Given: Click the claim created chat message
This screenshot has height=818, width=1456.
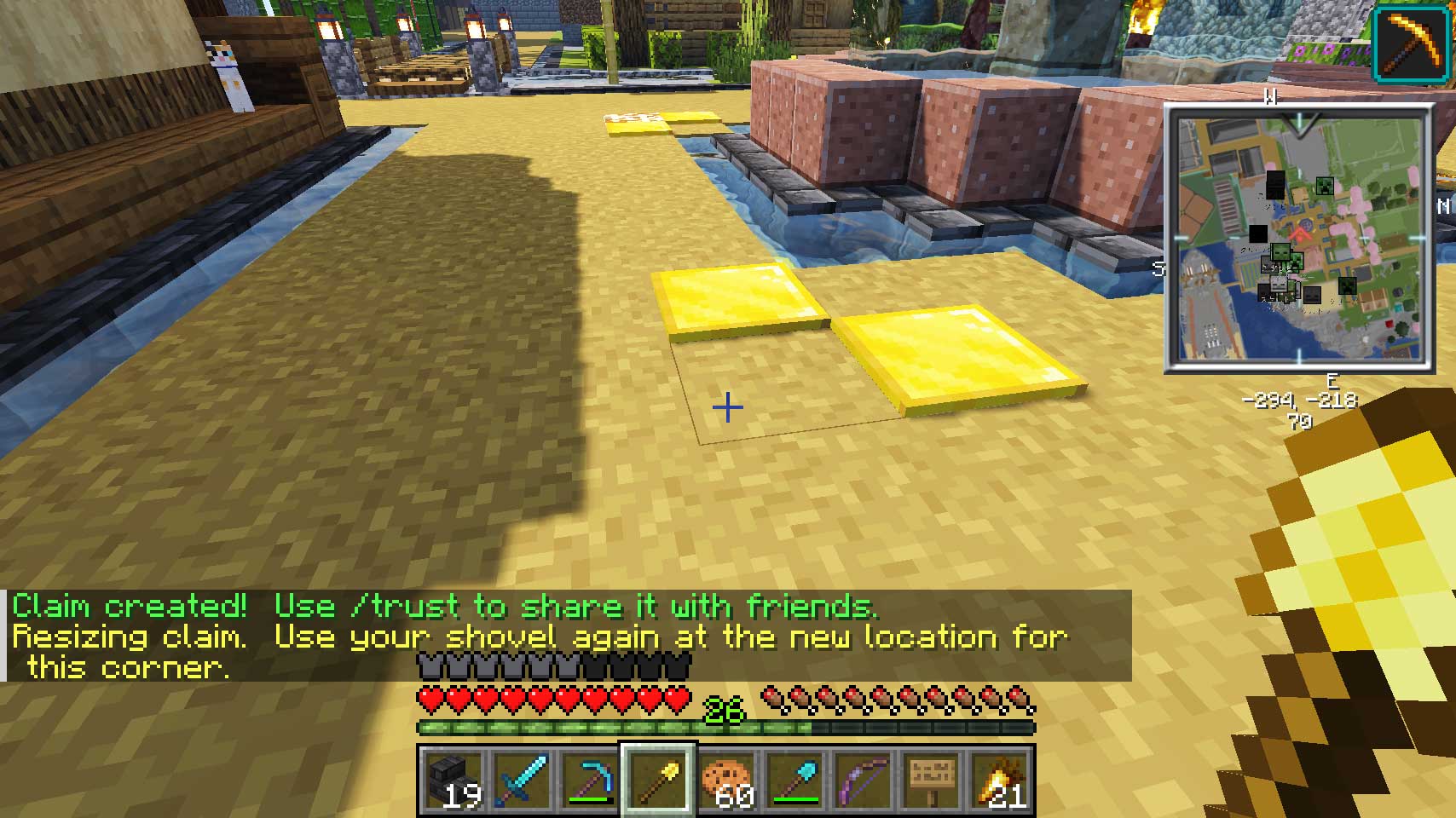Looking at the screenshot, I should 443,607.
